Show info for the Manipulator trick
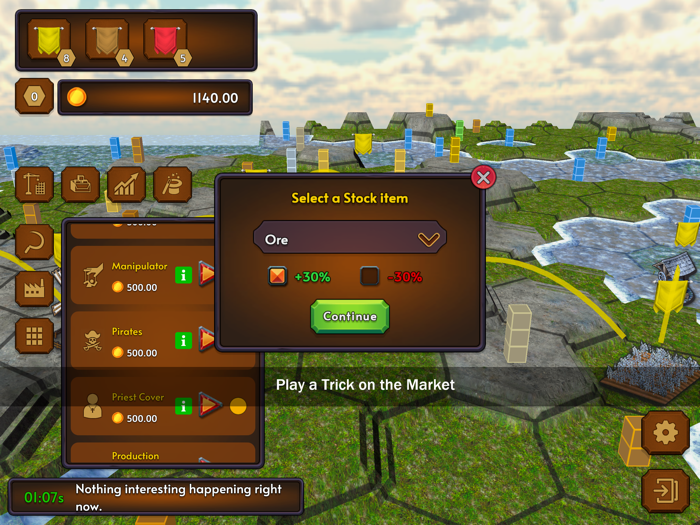 pos(183,273)
